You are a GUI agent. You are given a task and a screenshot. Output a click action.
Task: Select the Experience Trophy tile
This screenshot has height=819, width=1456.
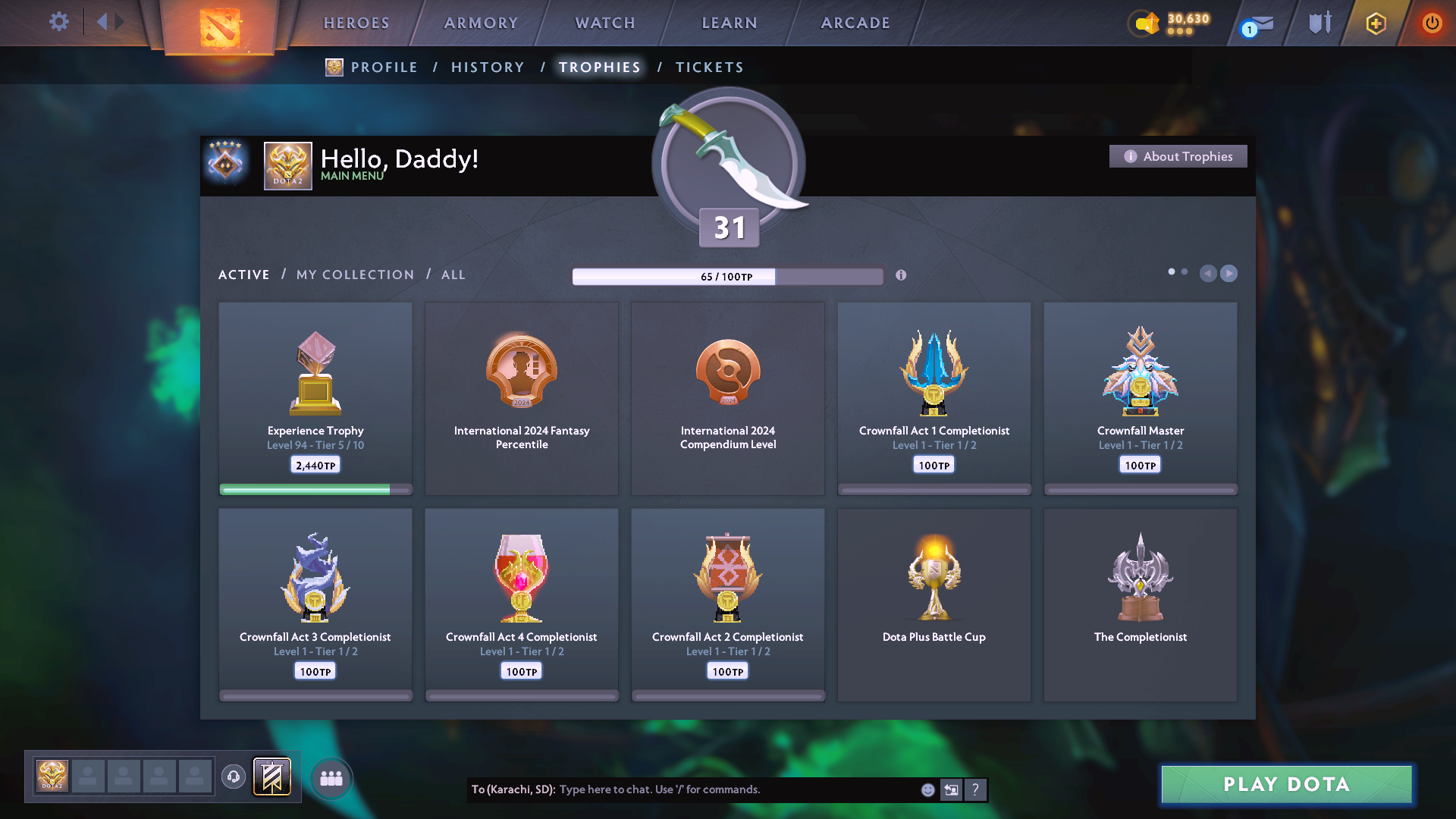tap(315, 398)
